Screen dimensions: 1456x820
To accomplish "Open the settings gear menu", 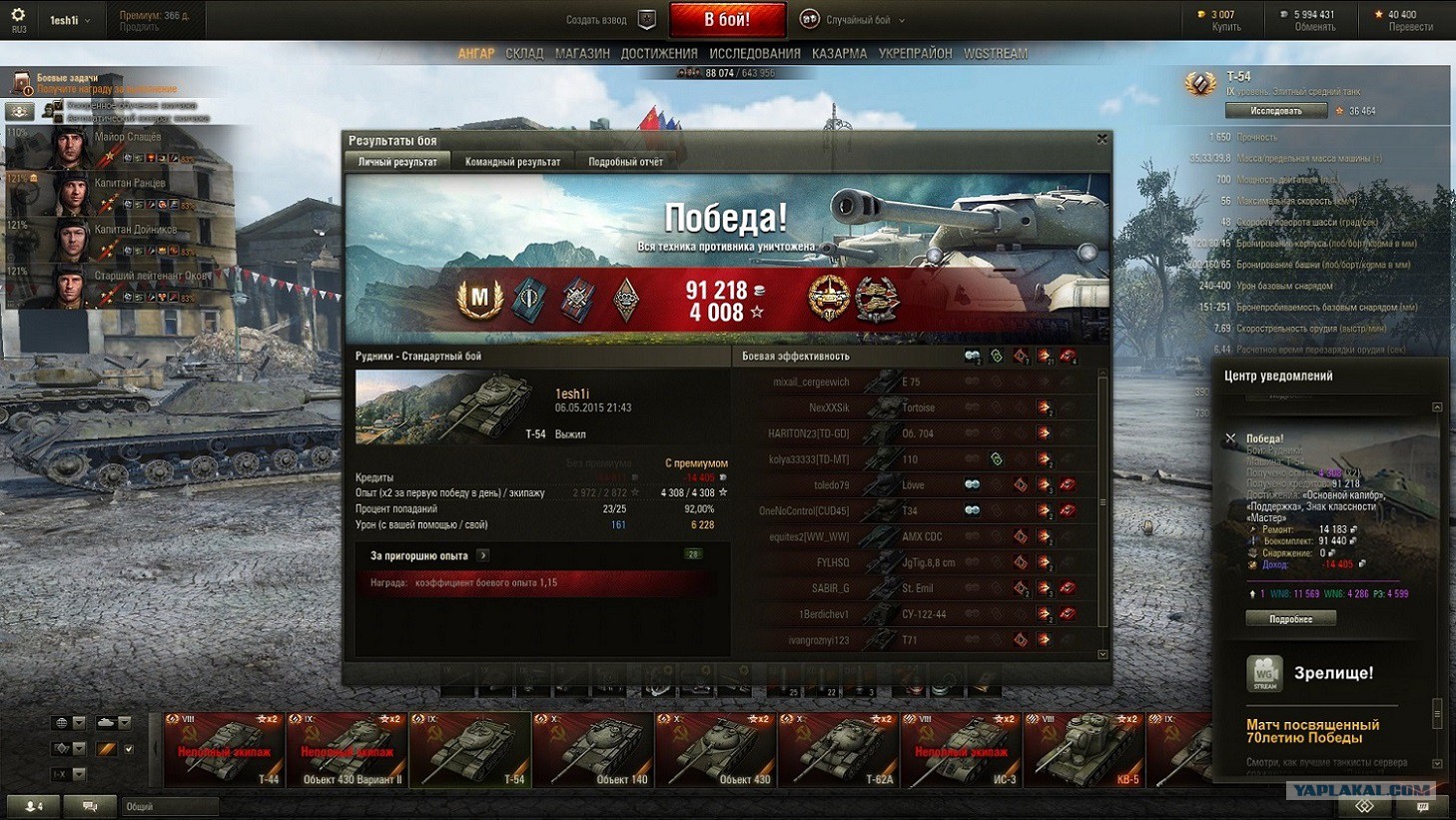I will pos(18,16).
